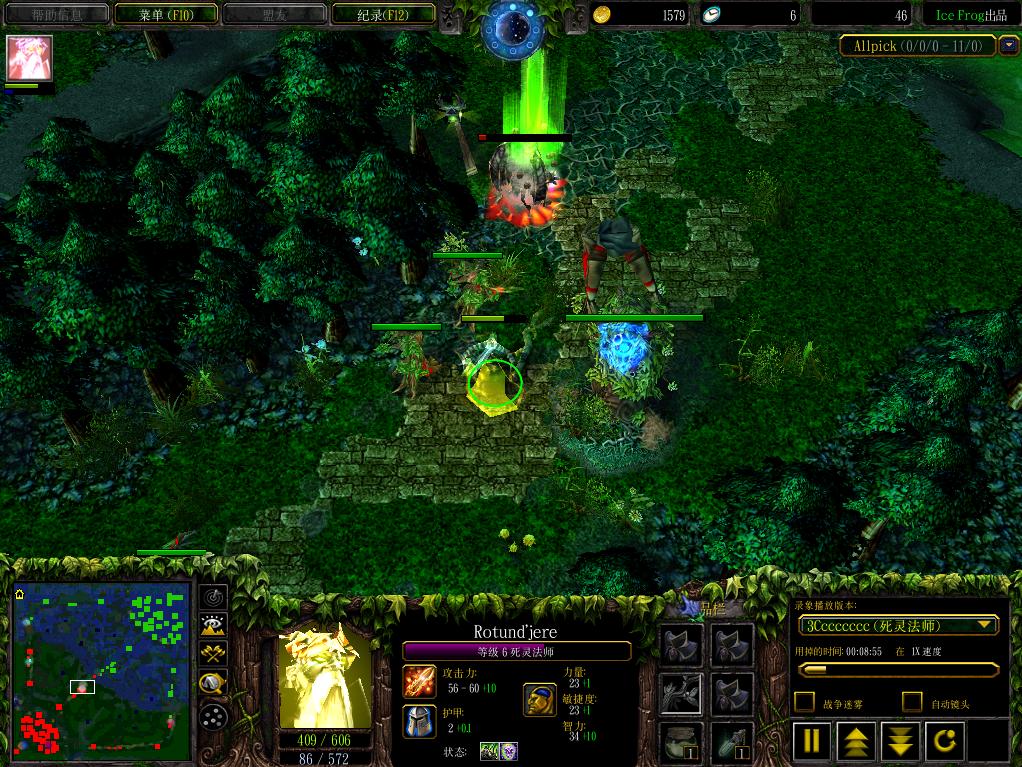Select the pink-haired hero portrait icon
The width and height of the screenshot is (1022, 767).
tap(29, 59)
